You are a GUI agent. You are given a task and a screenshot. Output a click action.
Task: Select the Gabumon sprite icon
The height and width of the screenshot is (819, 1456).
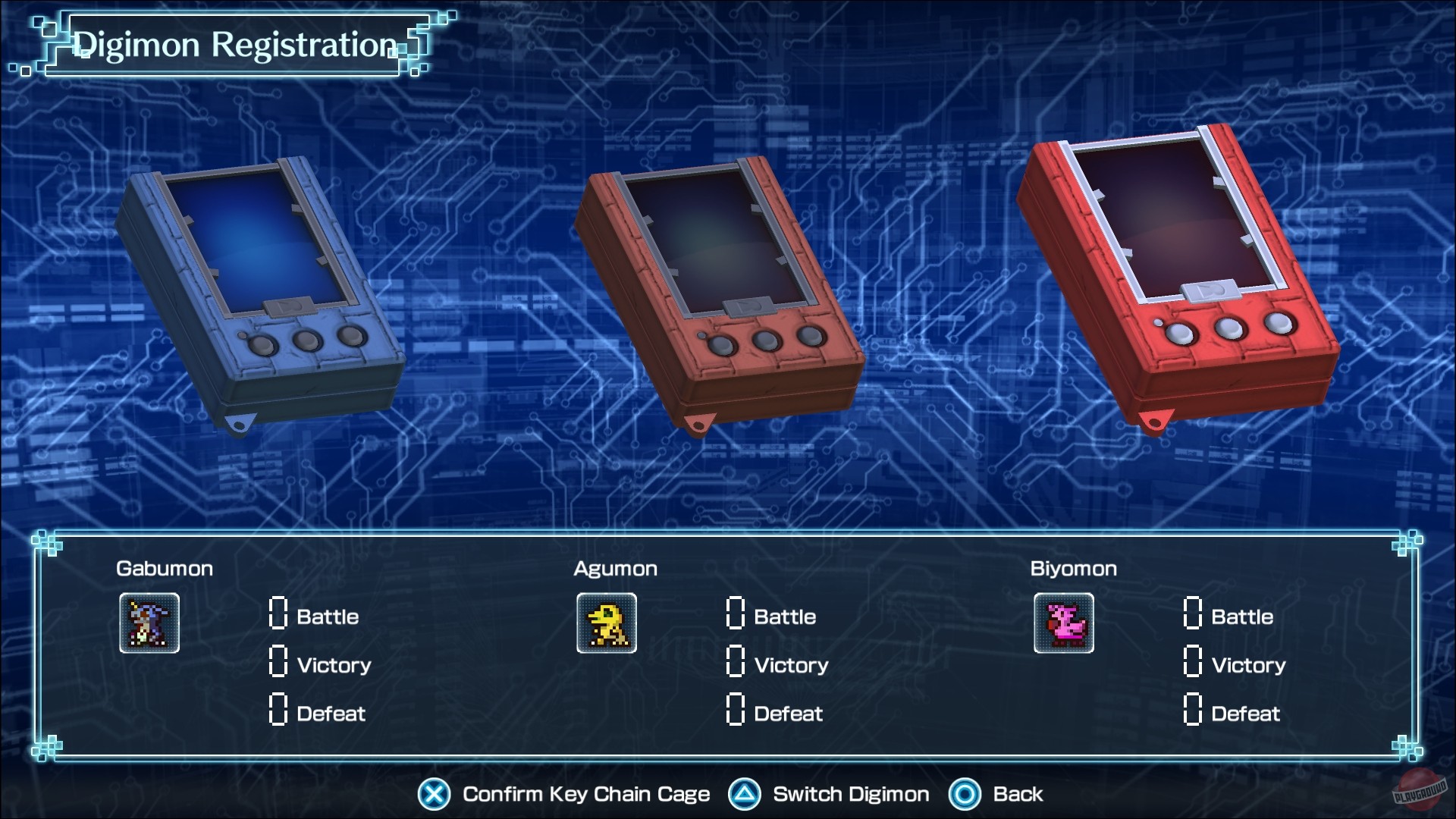[149, 623]
